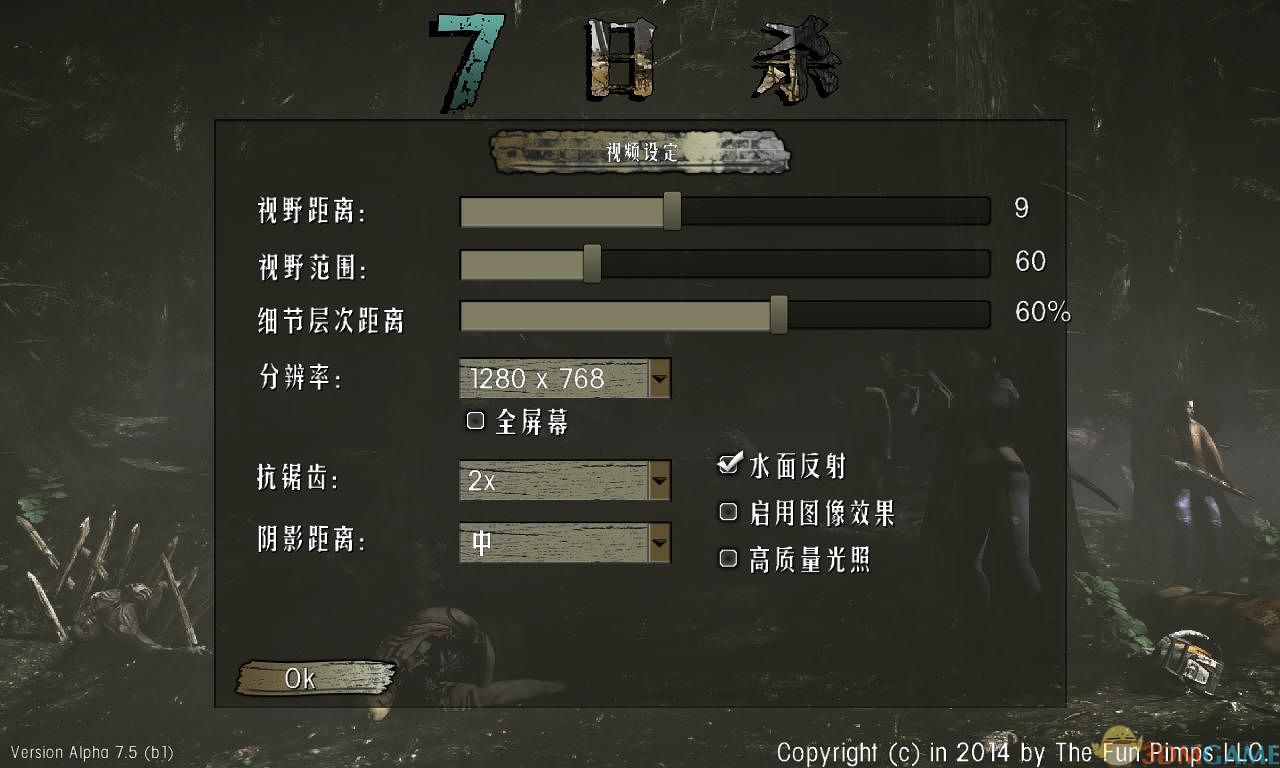Enable the 高质量光照 high quality lighting checkbox
Viewport: 1280px width, 768px height.
pos(728,558)
